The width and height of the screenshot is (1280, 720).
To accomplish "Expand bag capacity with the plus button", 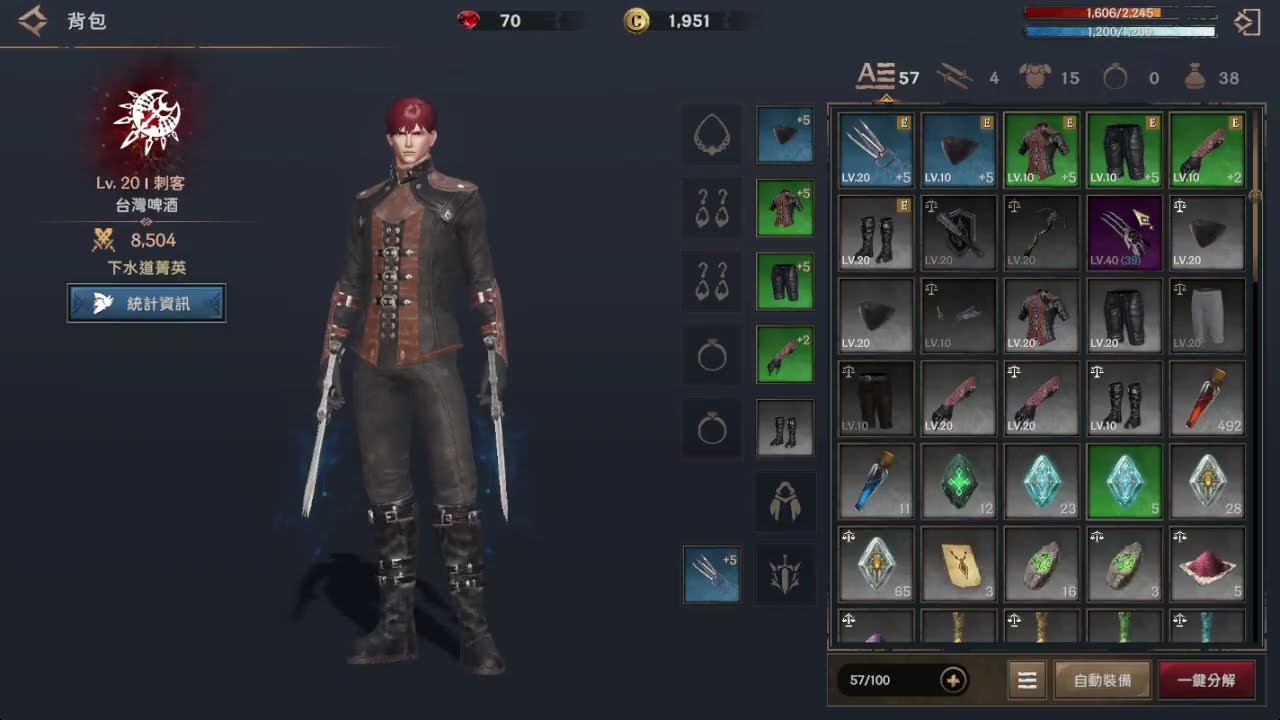I will click(x=953, y=680).
